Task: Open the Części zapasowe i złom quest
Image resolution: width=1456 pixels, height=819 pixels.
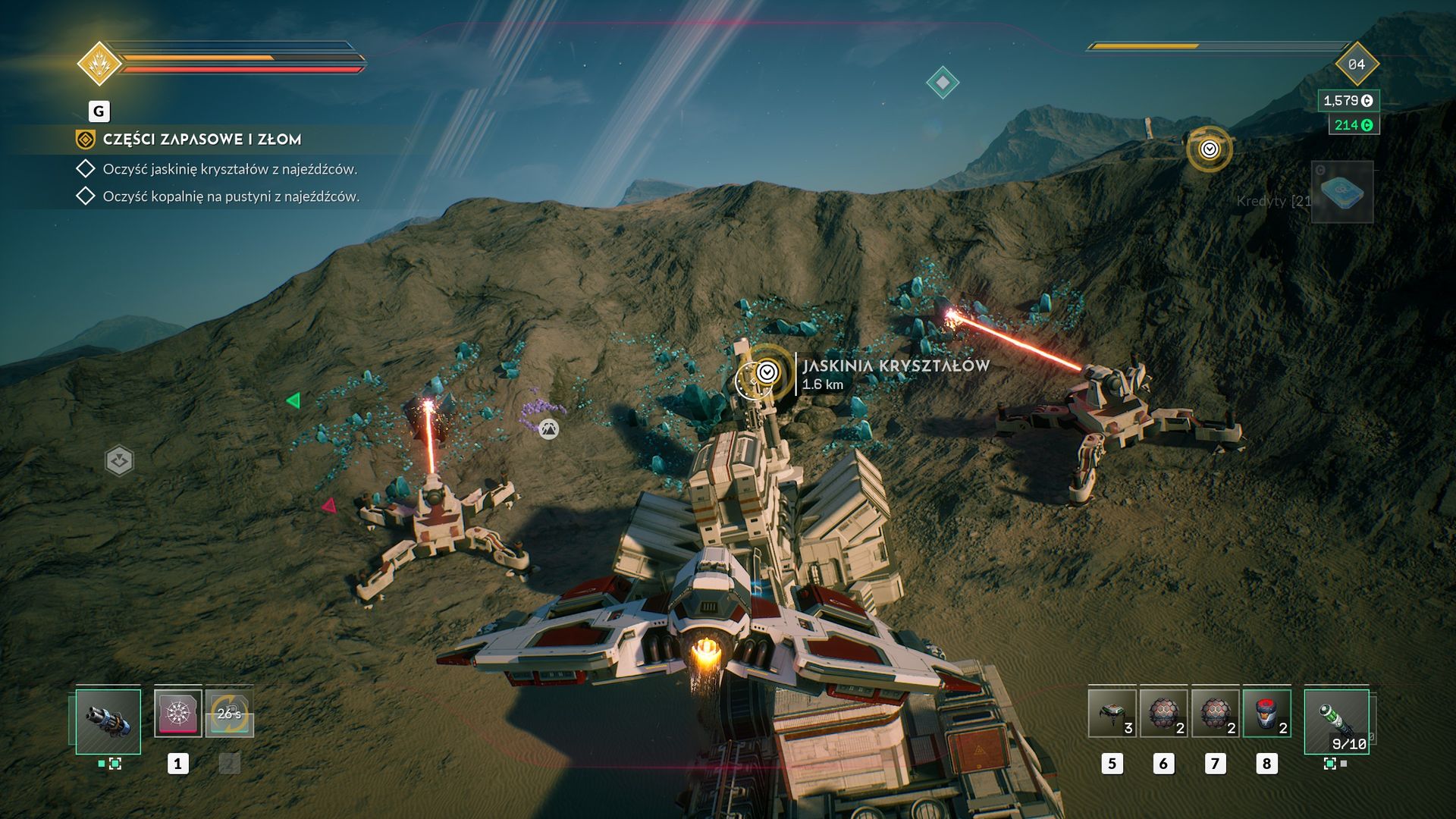Action: coord(202,140)
